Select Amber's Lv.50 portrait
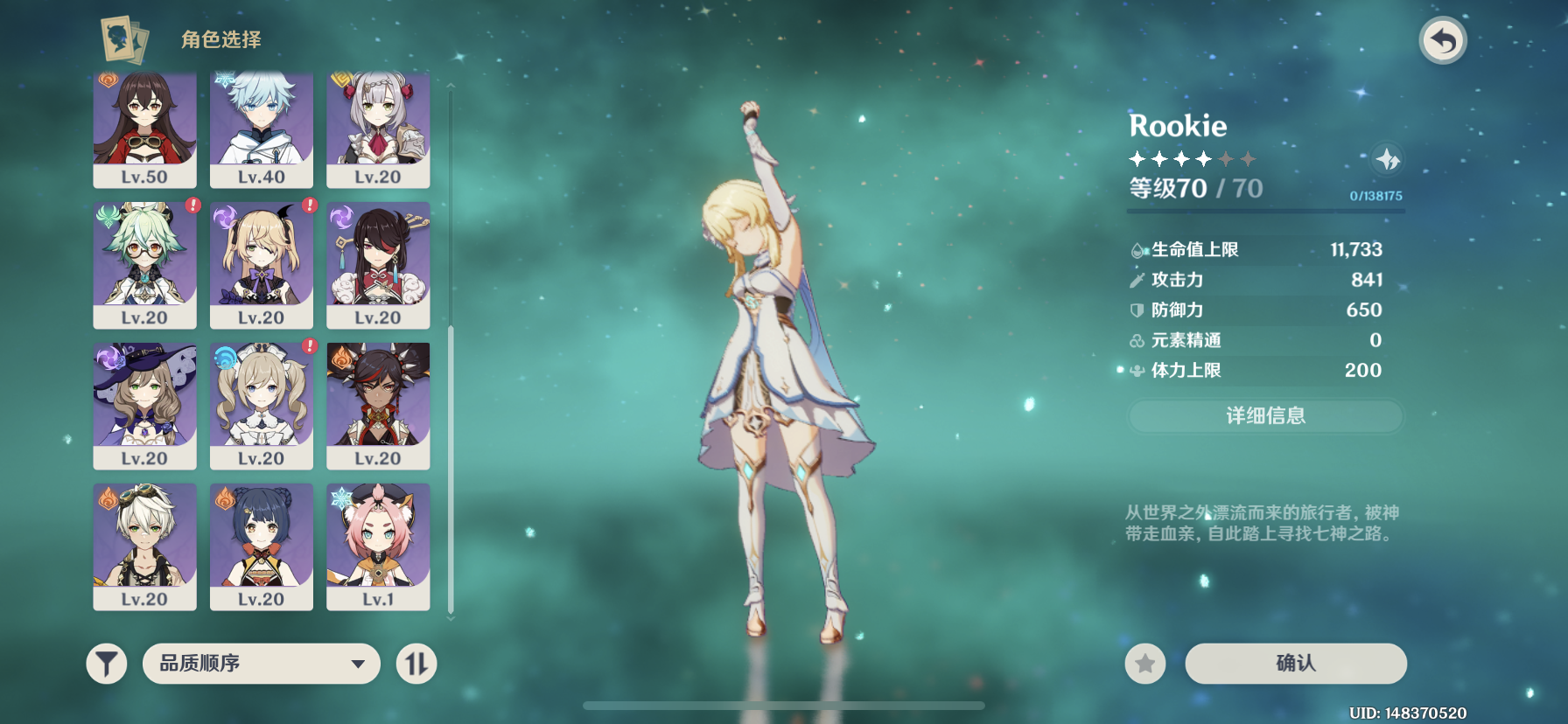This screenshot has width=1568, height=724. (x=144, y=129)
